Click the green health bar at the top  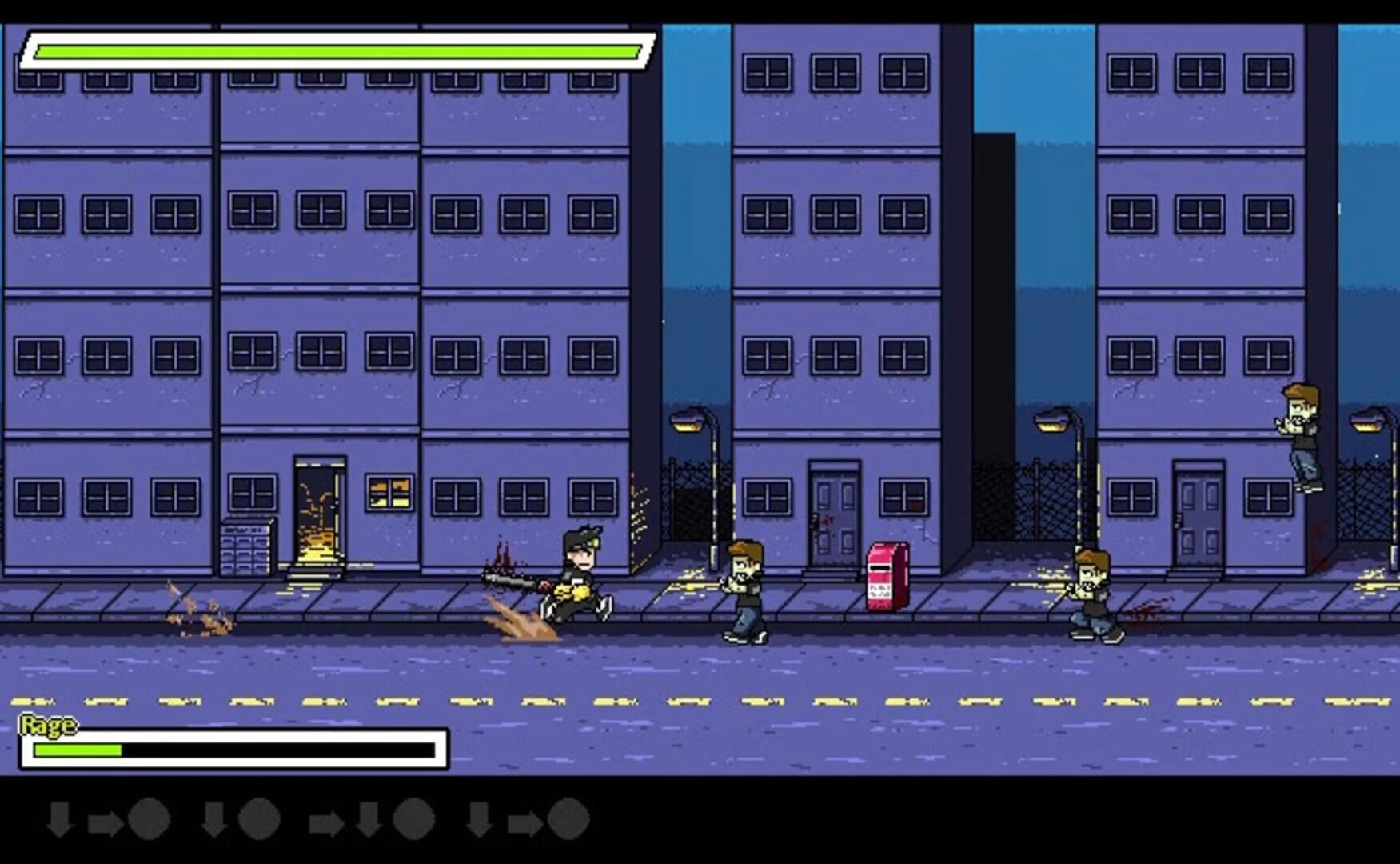(x=336, y=51)
